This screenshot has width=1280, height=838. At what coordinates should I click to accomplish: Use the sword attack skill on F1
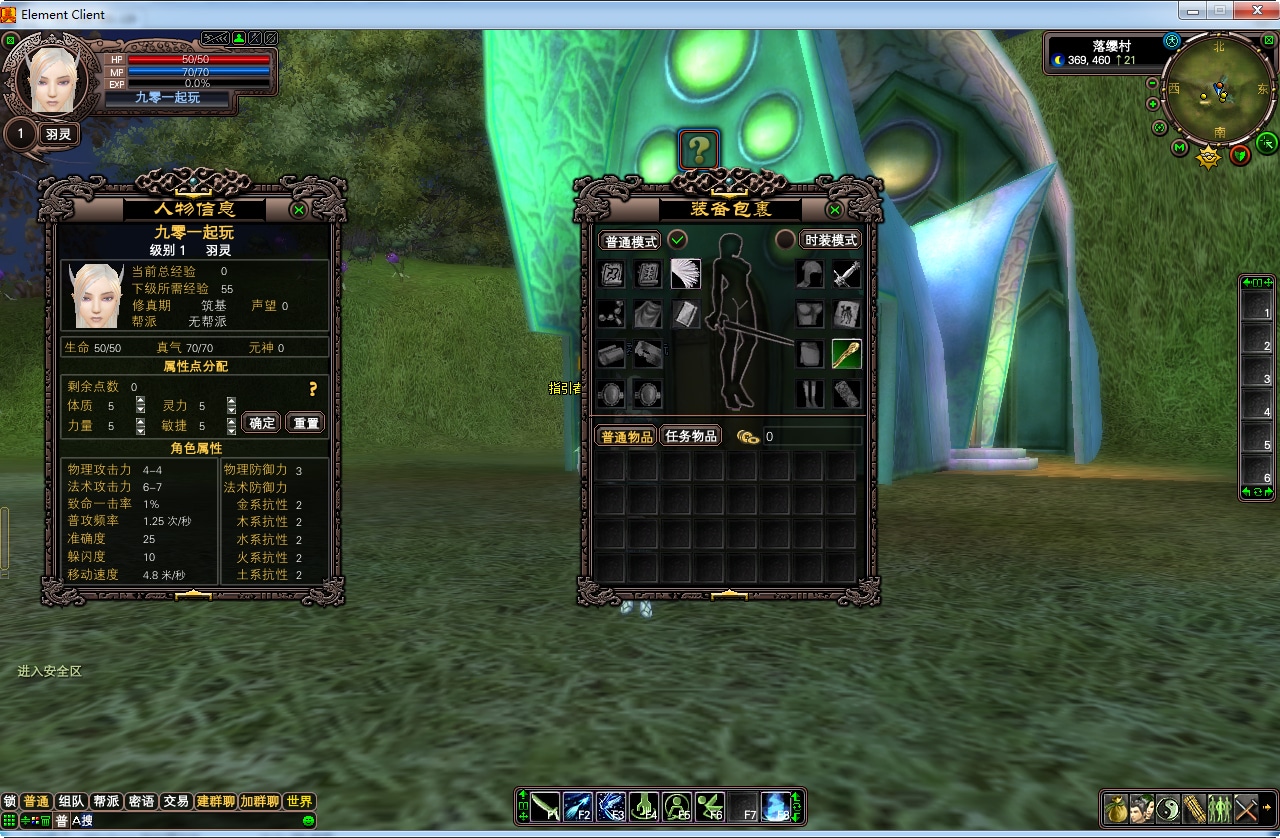pyautogui.click(x=545, y=806)
